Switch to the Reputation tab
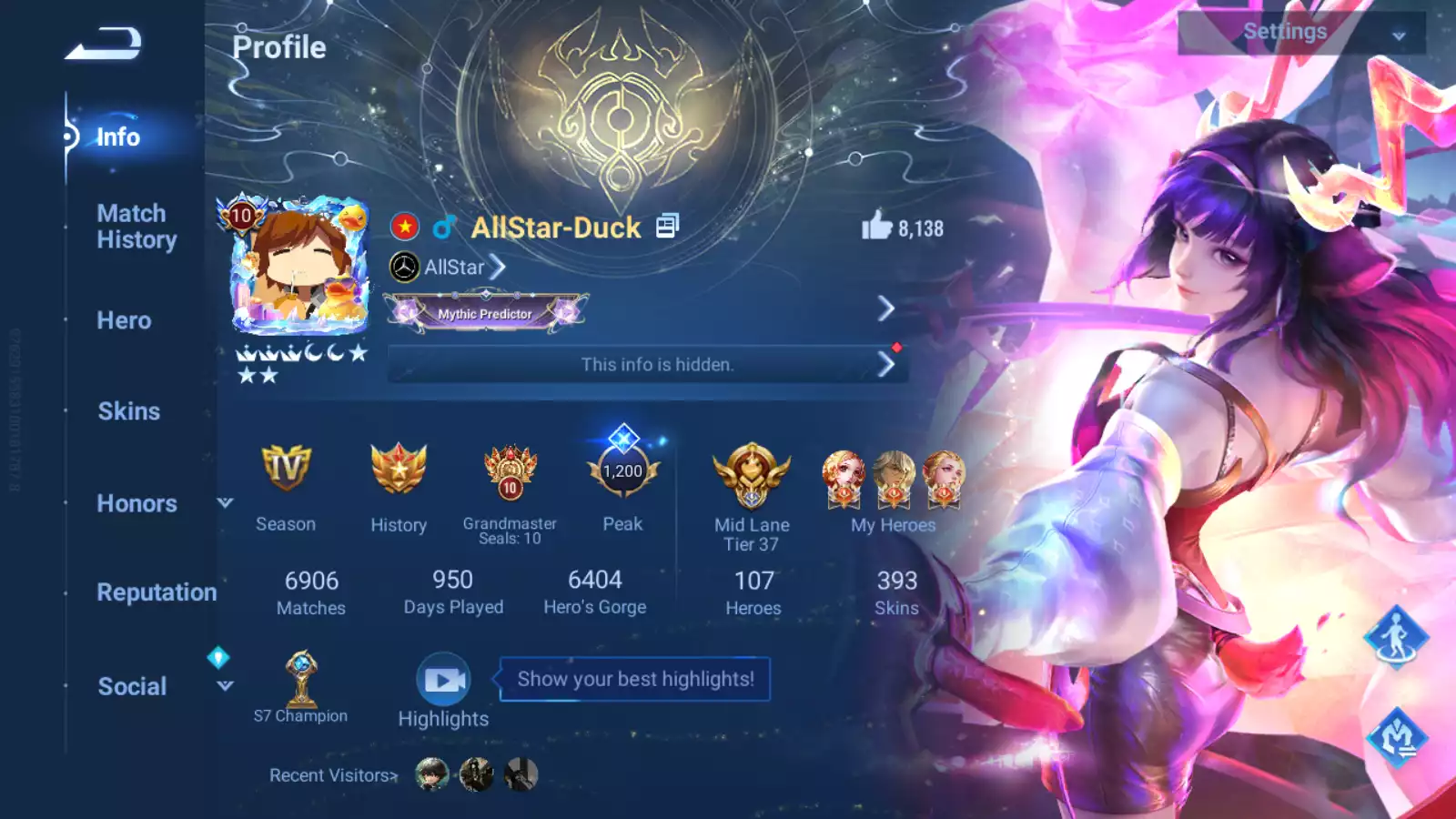1456x819 pixels. click(x=157, y=592)
